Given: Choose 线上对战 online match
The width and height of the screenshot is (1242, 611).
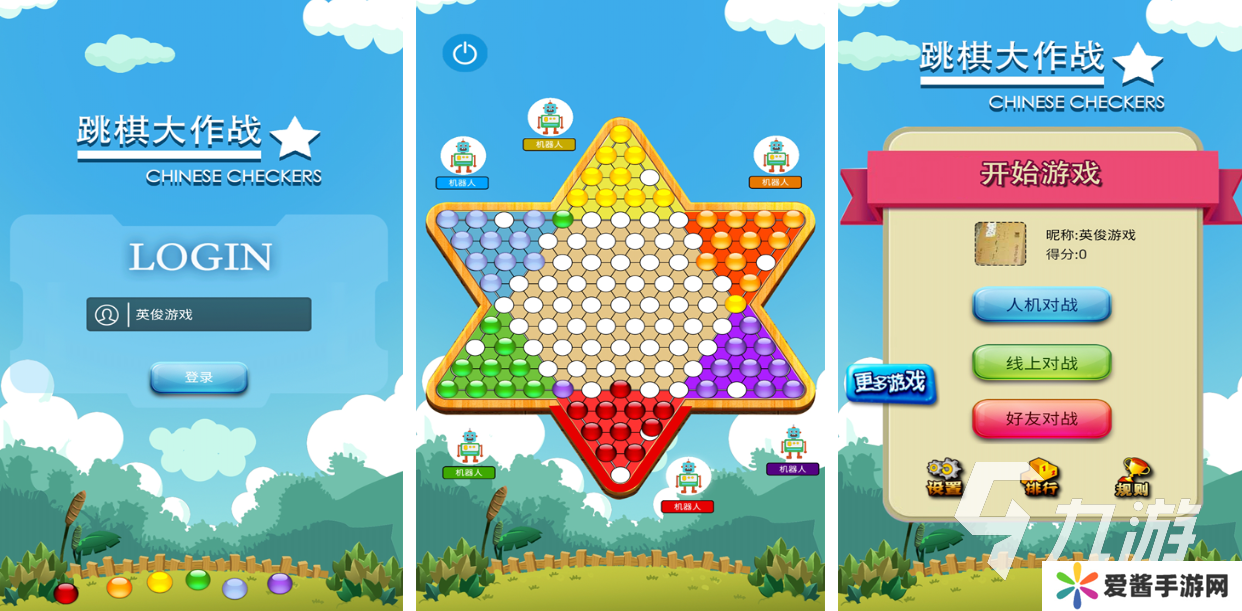Looking at the screenshot, I should point(1041,363).
